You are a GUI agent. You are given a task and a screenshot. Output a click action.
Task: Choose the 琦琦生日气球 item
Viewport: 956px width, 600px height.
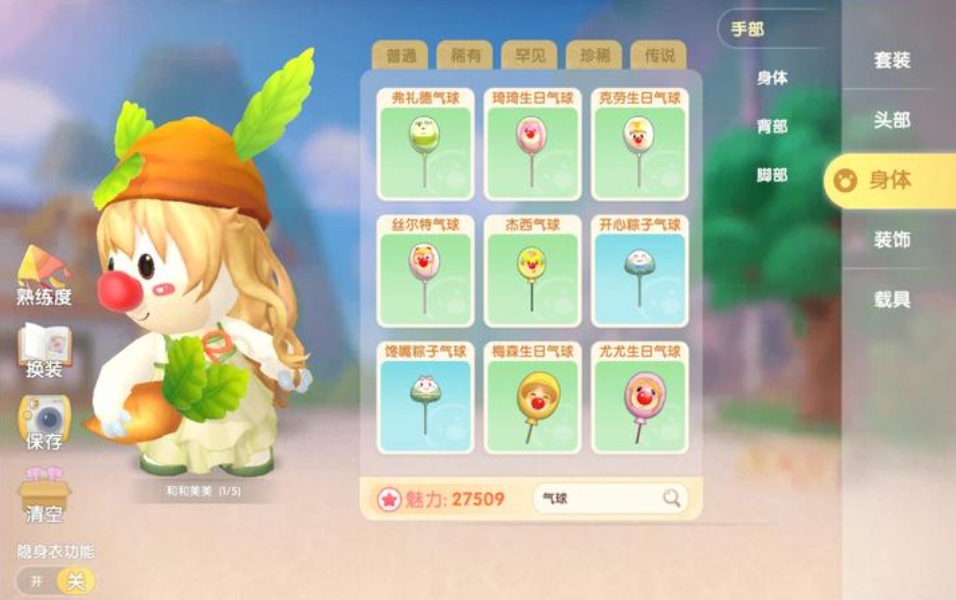(533, 144)
